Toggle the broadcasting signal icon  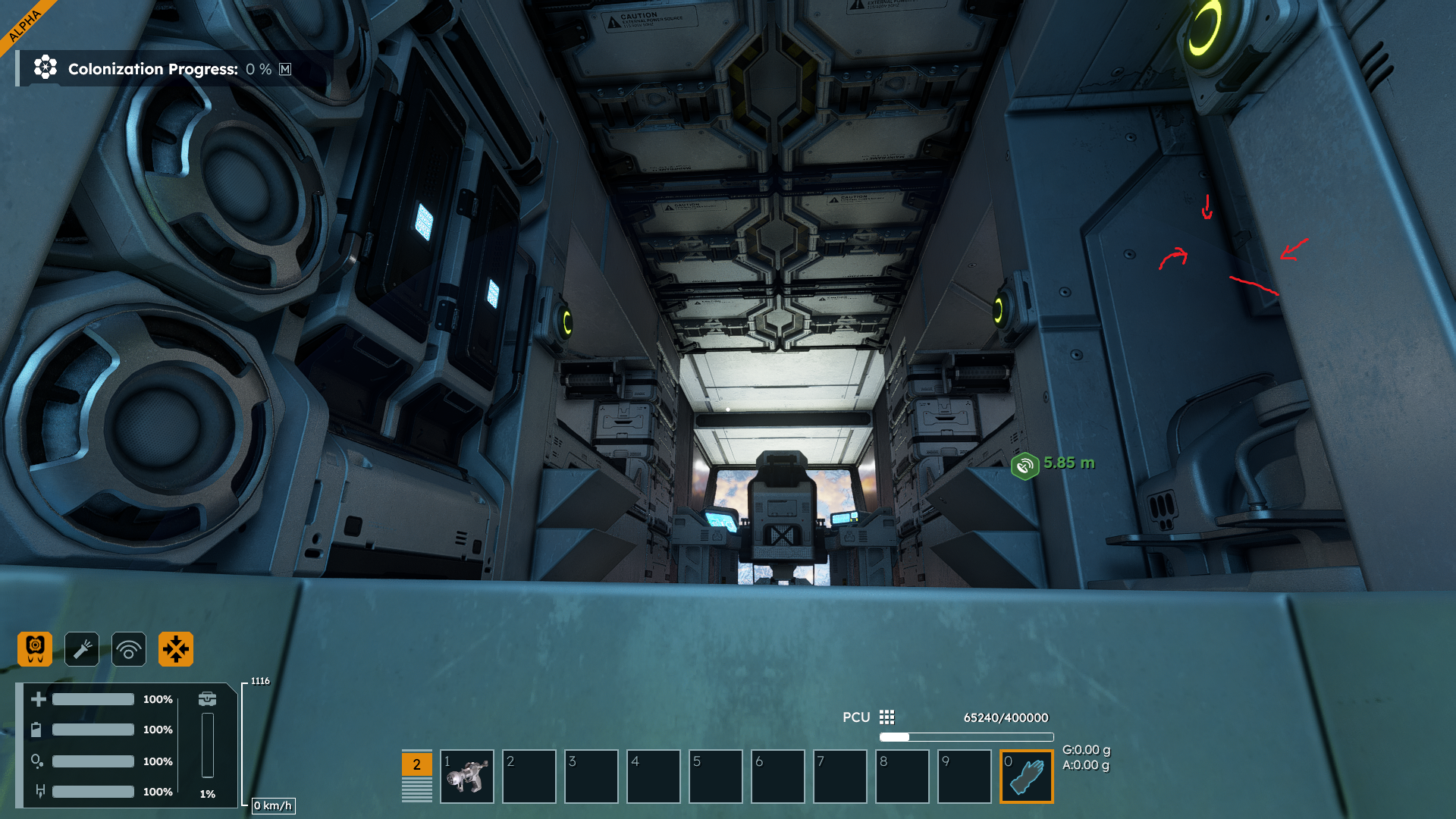(129, 649)
